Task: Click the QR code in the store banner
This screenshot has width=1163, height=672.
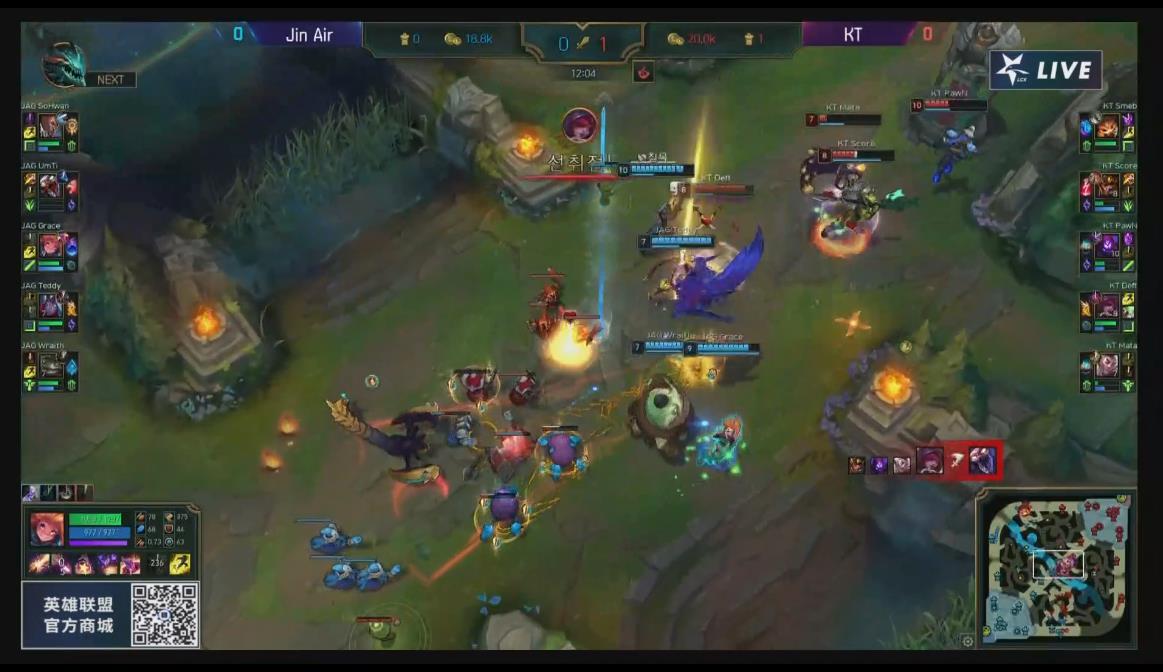Action: [164, 614]
